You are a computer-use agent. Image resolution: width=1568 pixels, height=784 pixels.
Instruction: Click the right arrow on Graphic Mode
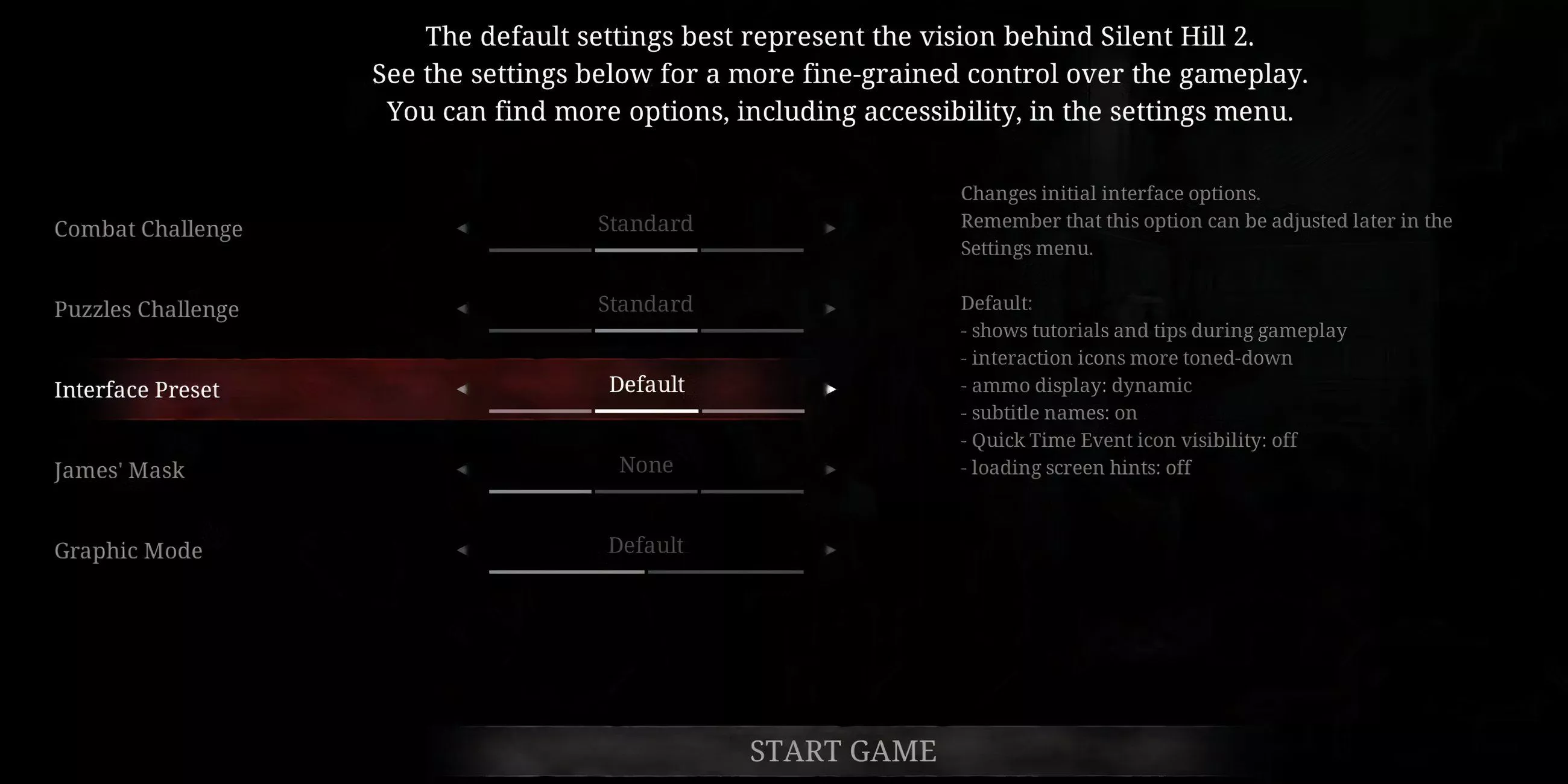831,550
